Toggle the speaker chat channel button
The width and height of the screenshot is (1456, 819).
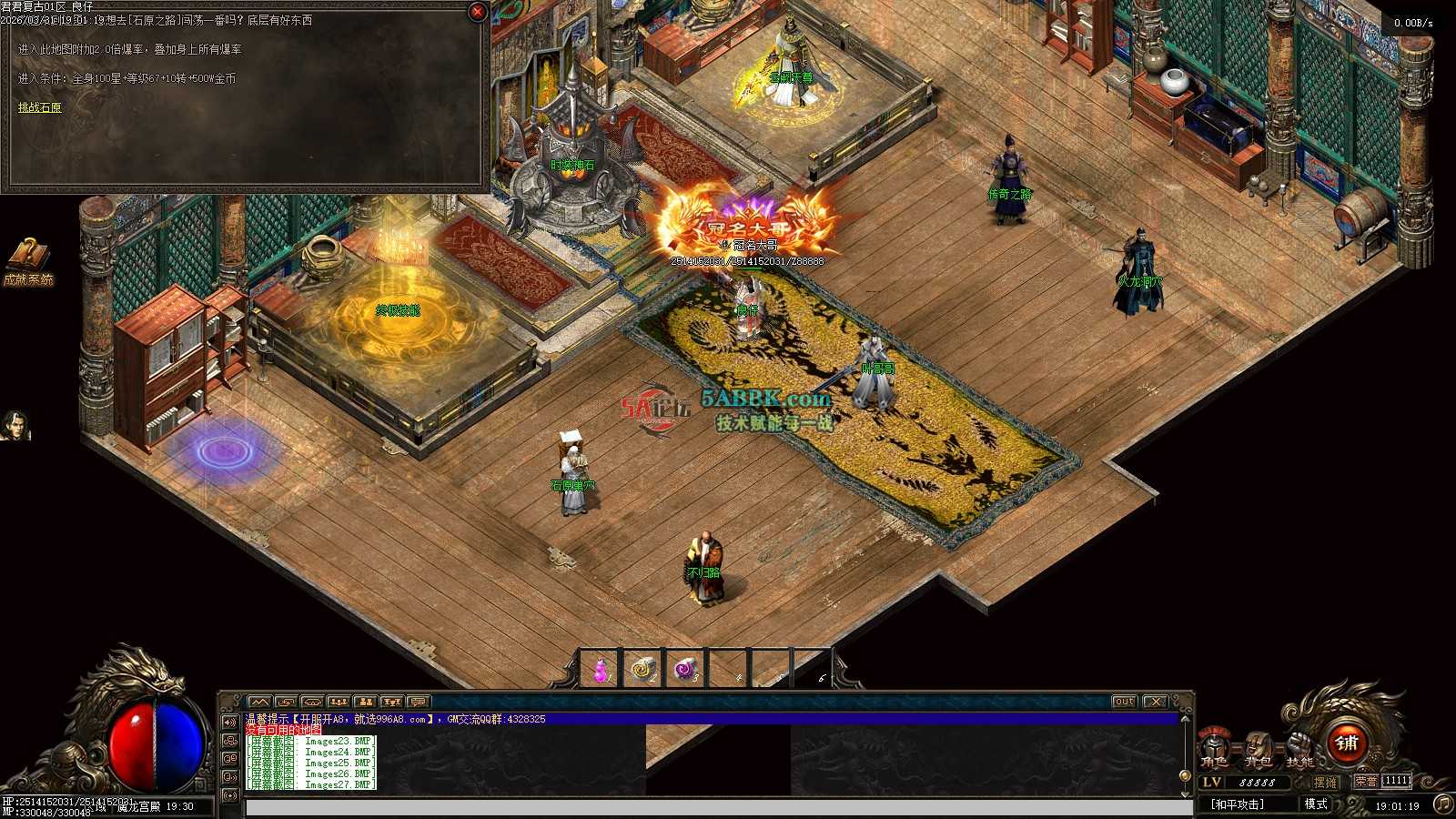pos(229,723)
